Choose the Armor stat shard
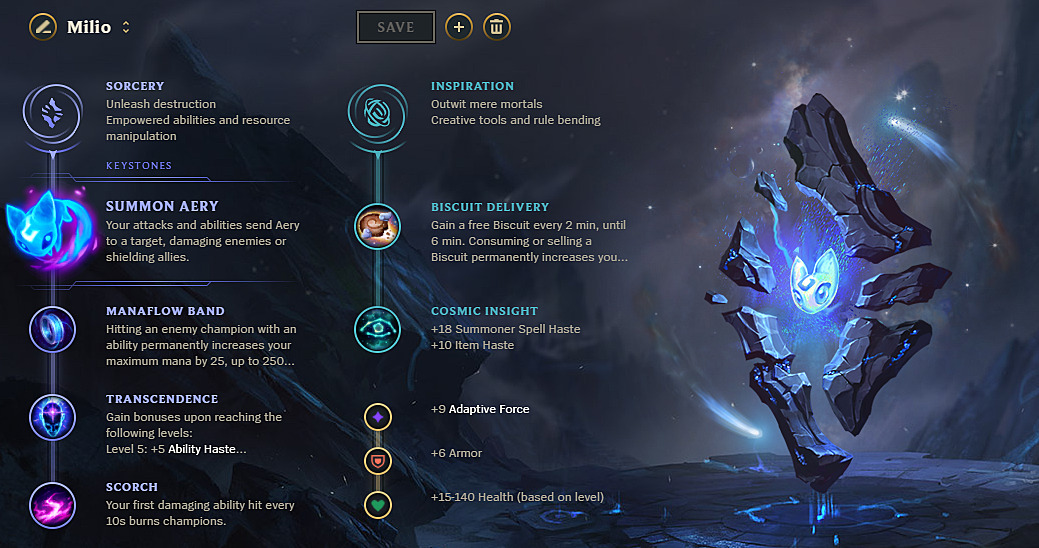The width and height of the screenshot is (1039, 548). (377, 461)
